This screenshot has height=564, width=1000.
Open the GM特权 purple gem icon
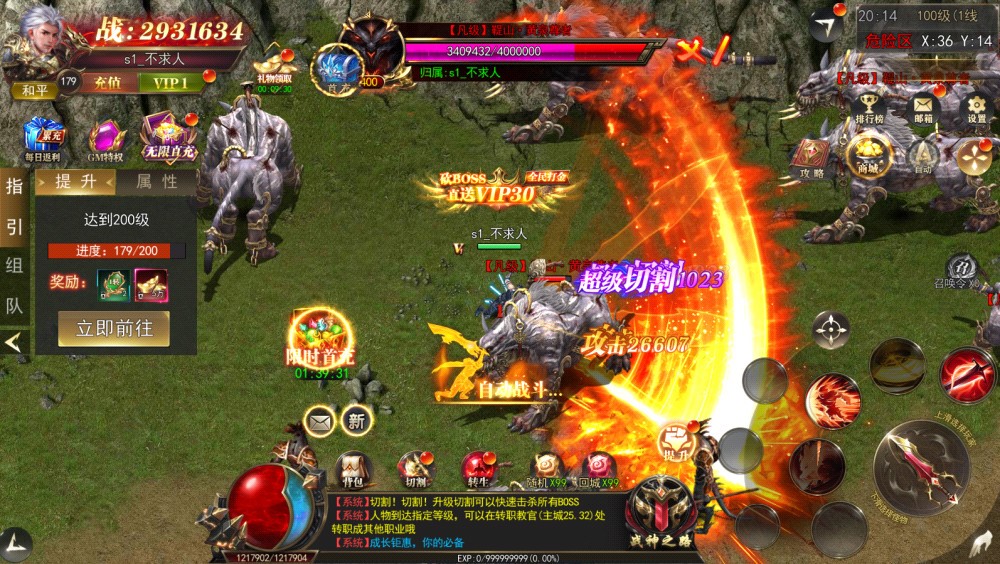tap(105, 138)
